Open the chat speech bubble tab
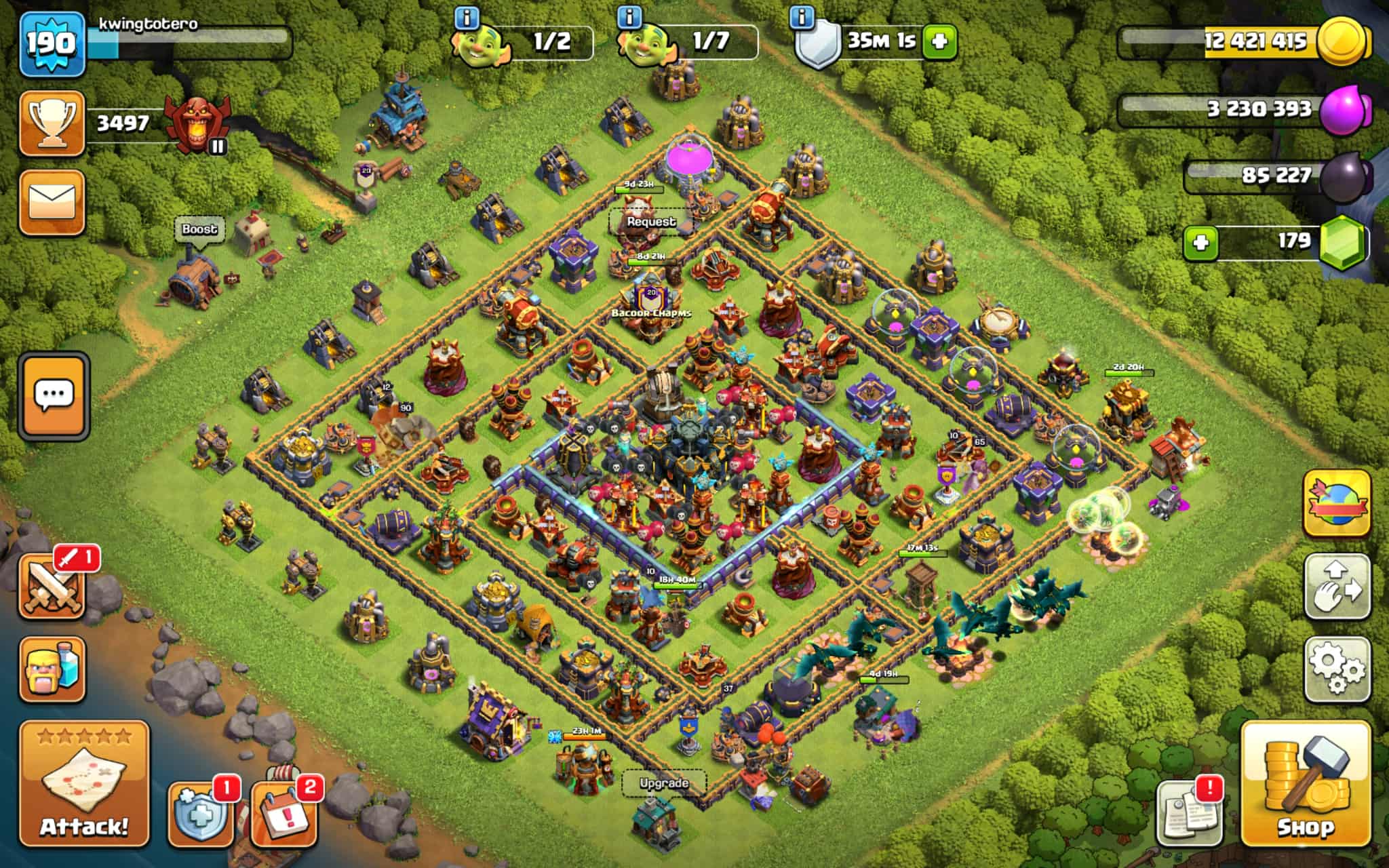 (x=54, y=395)
